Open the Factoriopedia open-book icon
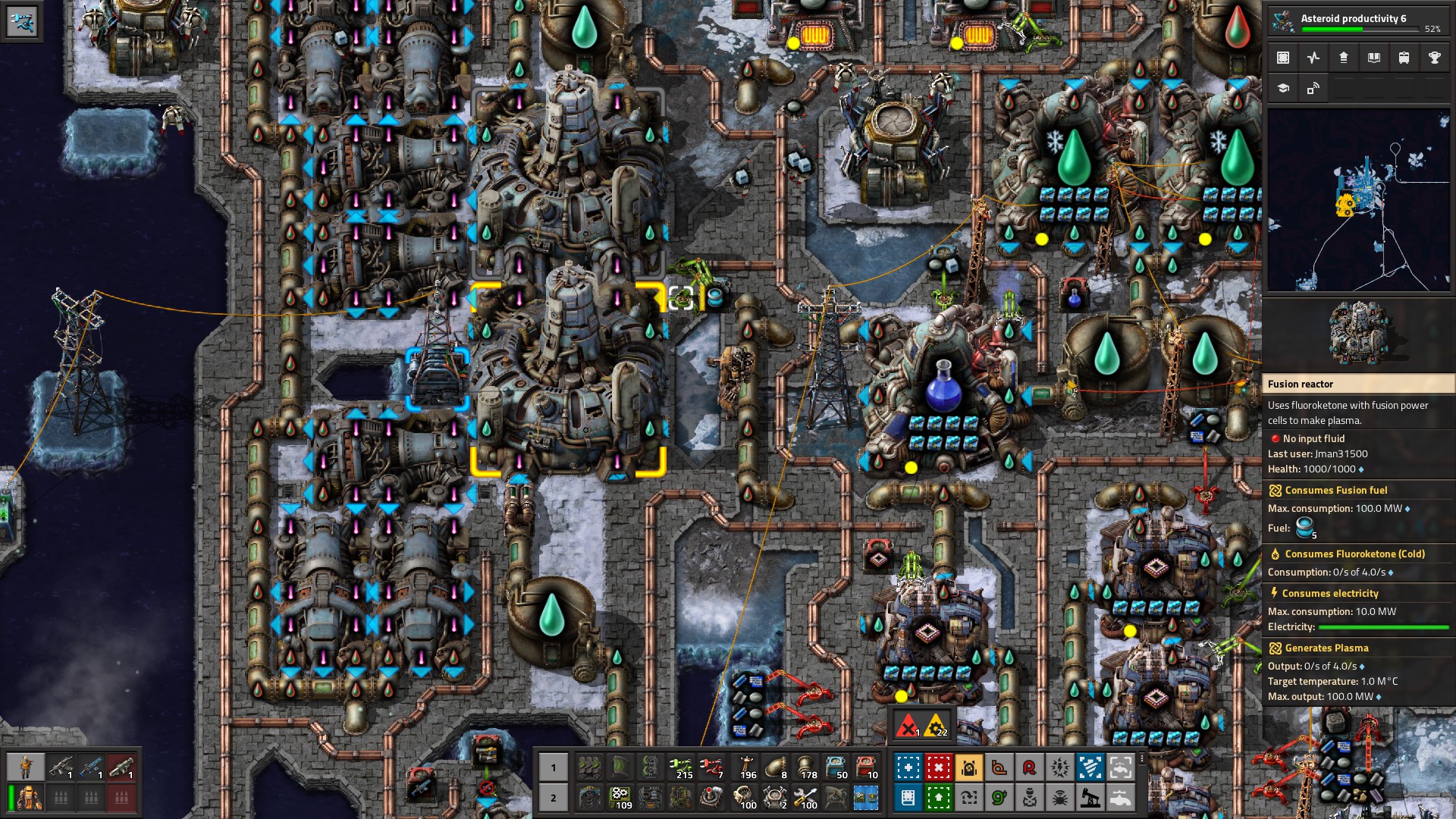The width and height of the screenshot is (1456, 819). (1373, 58)
